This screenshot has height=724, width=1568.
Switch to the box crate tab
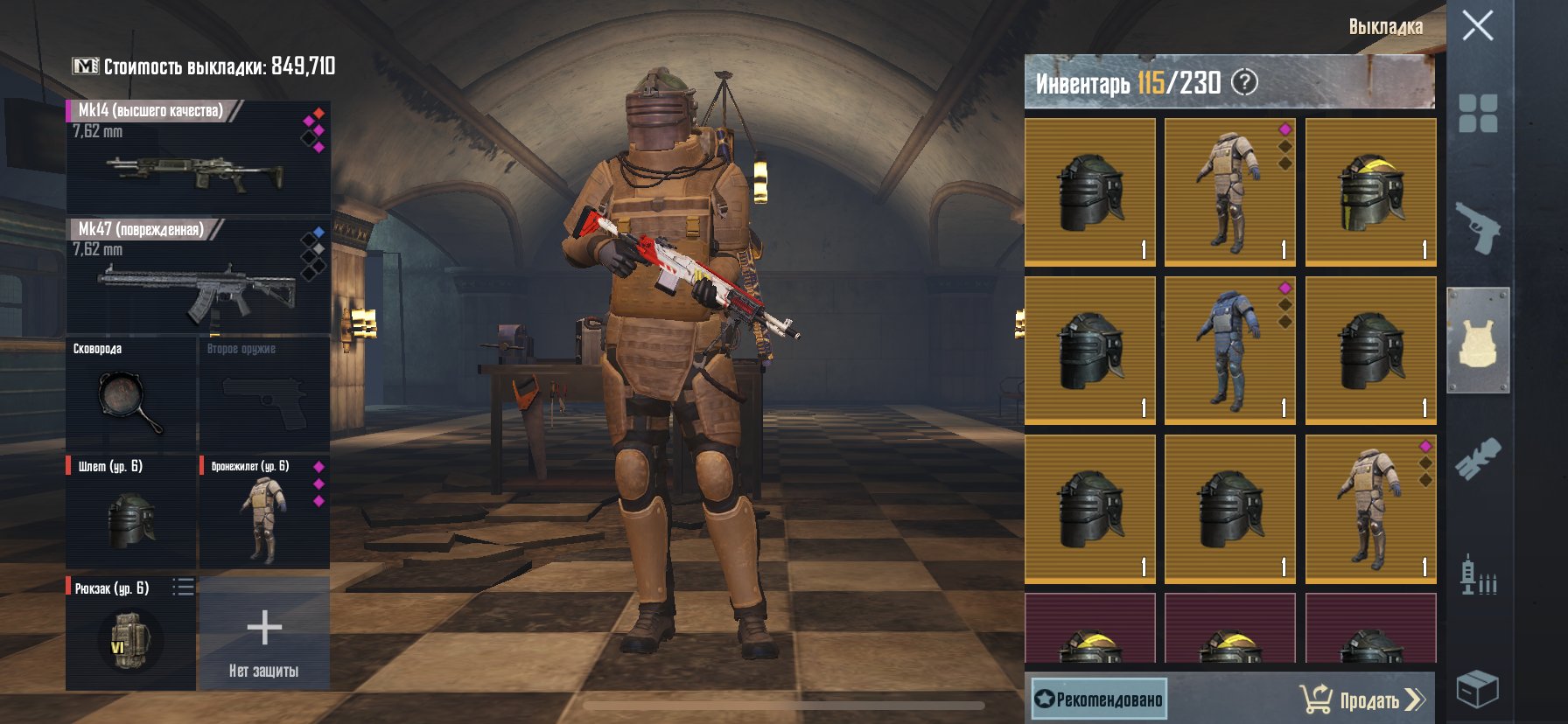(x=1478, y=688)
